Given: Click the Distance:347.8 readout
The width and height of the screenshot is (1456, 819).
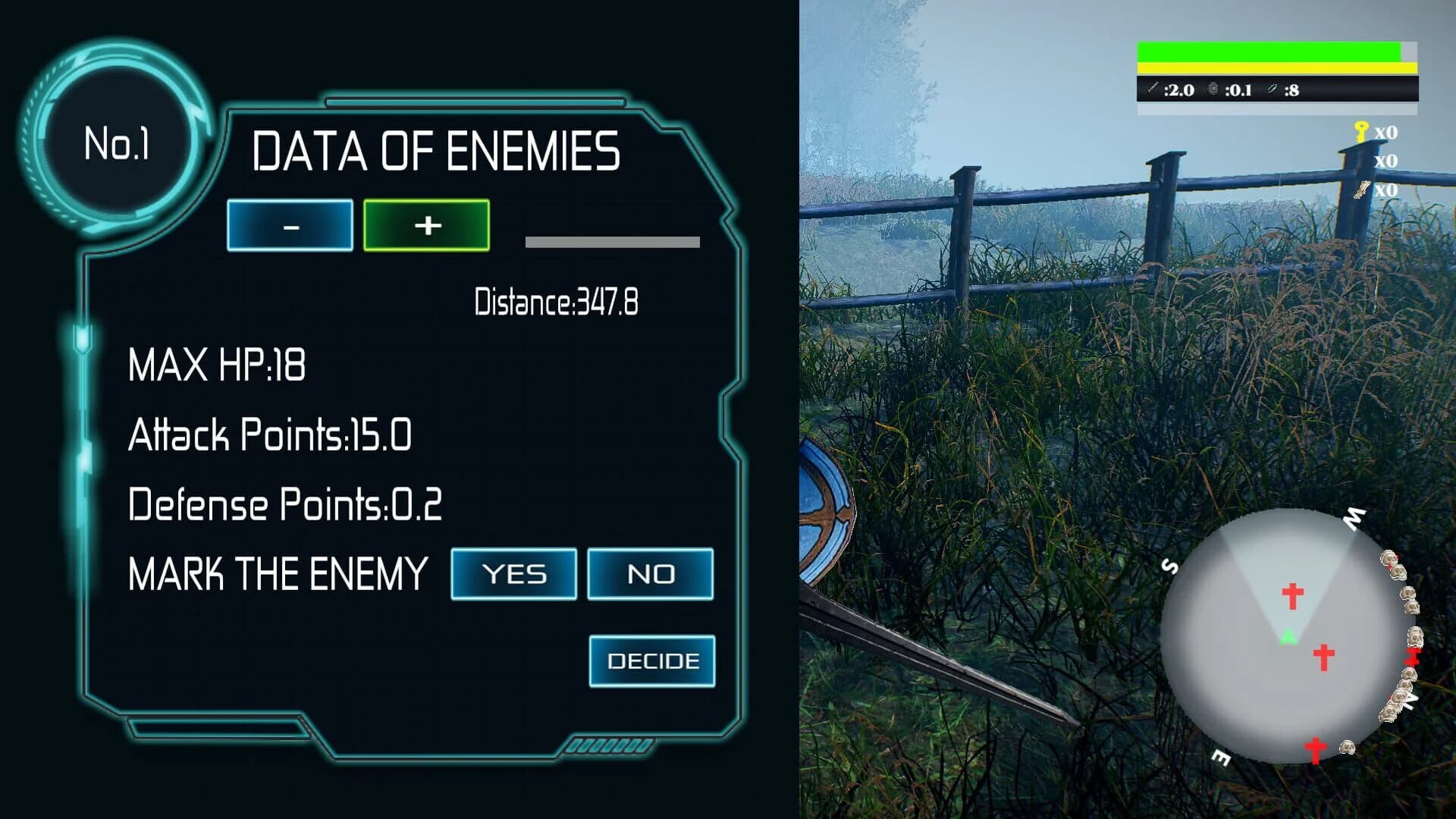Looking at the screenshot, I should point(557,300).
